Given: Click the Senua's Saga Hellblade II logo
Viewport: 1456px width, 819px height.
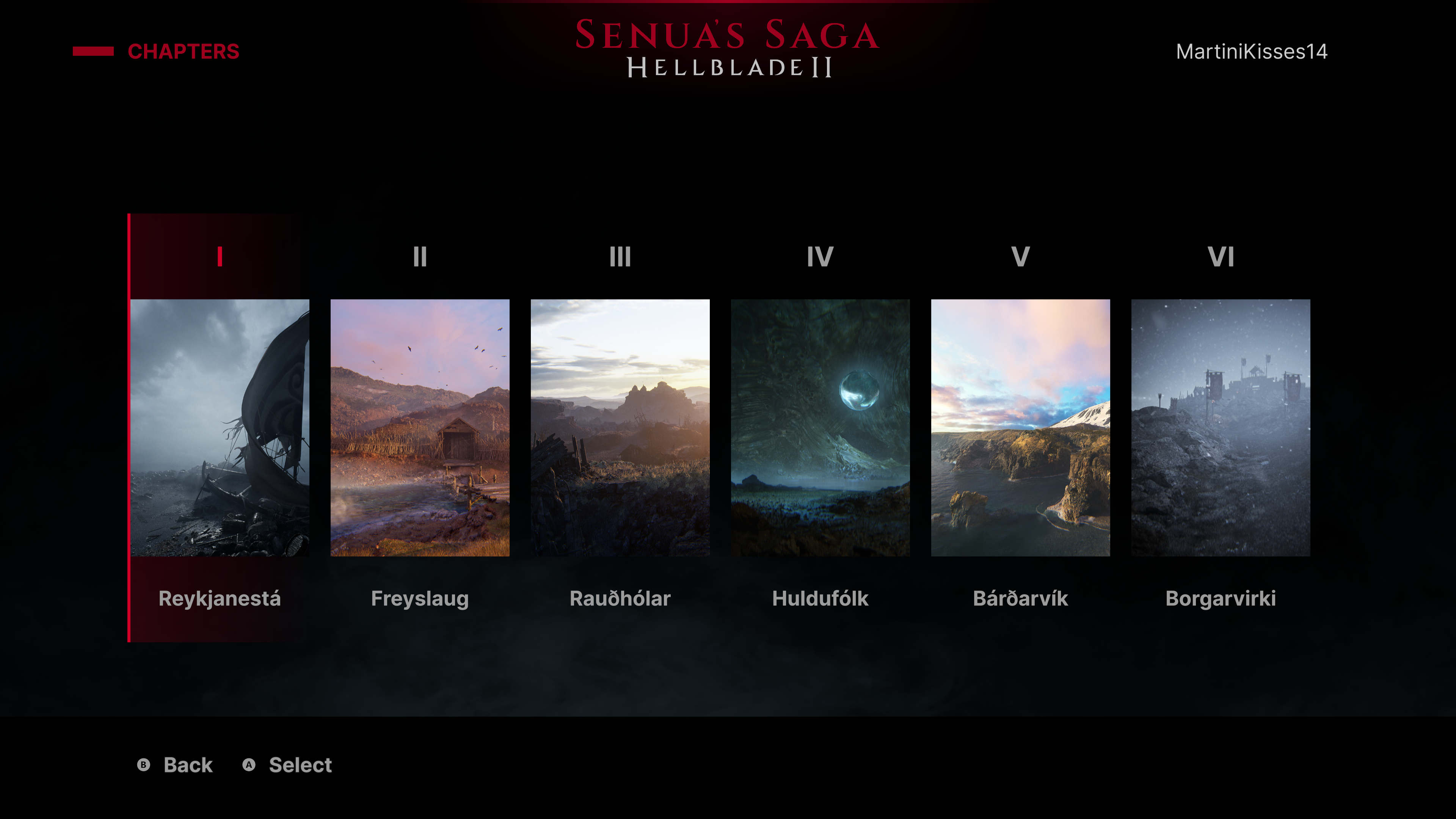Looking at the screenshot, I should click(726, 48).
